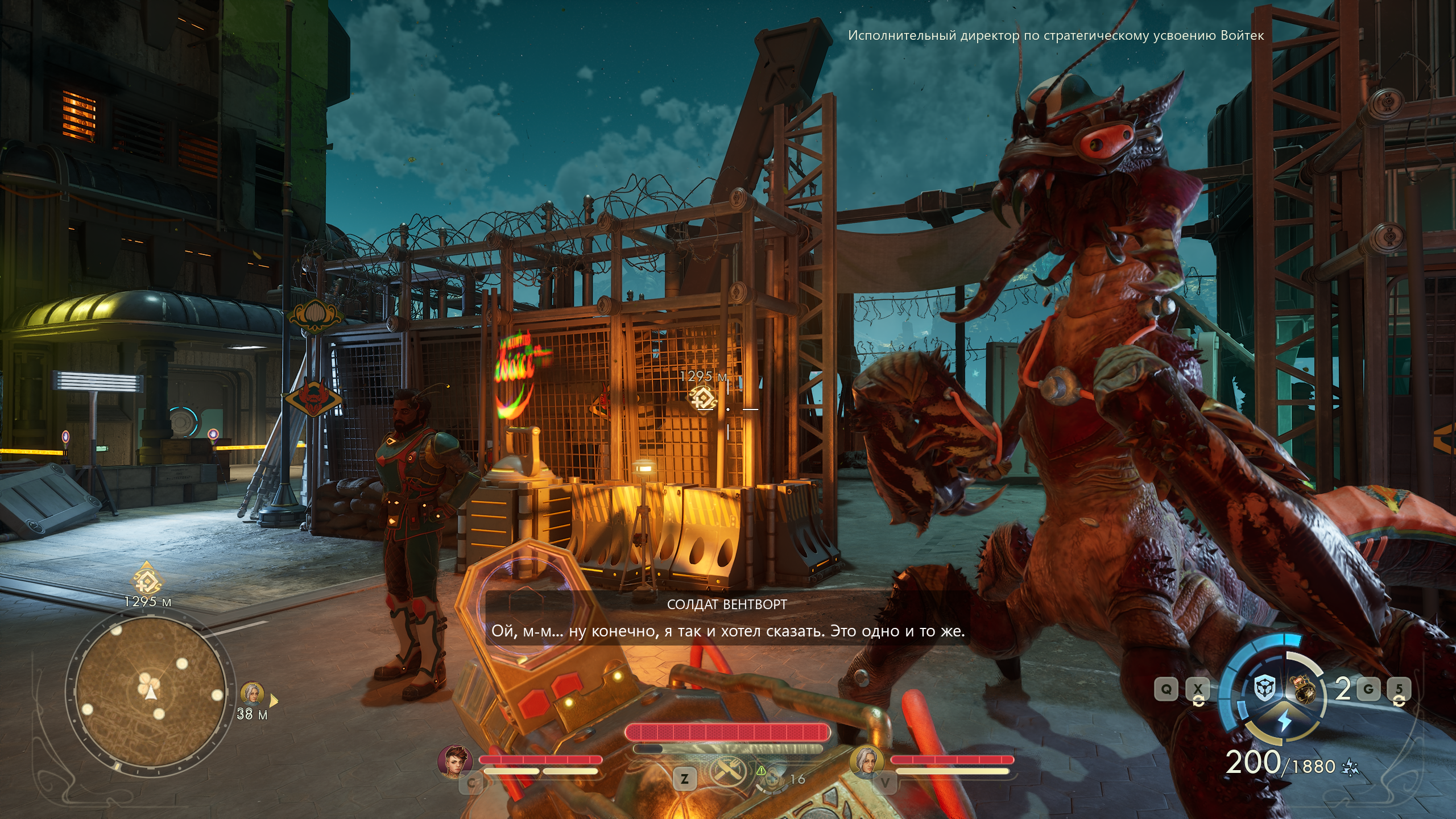Select the ornate grenade throwable icon
This screenshot has height=819, width=1456.
pyautogui.click(x=1305, y=689)
